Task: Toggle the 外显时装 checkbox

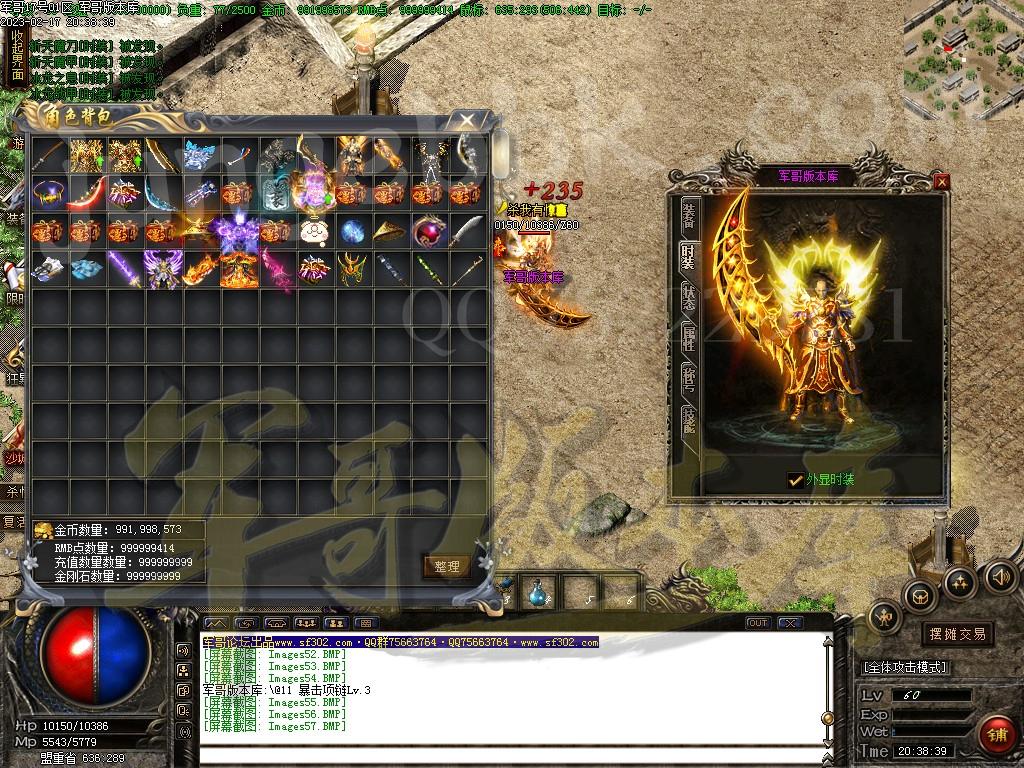Action: coord(796,480)
